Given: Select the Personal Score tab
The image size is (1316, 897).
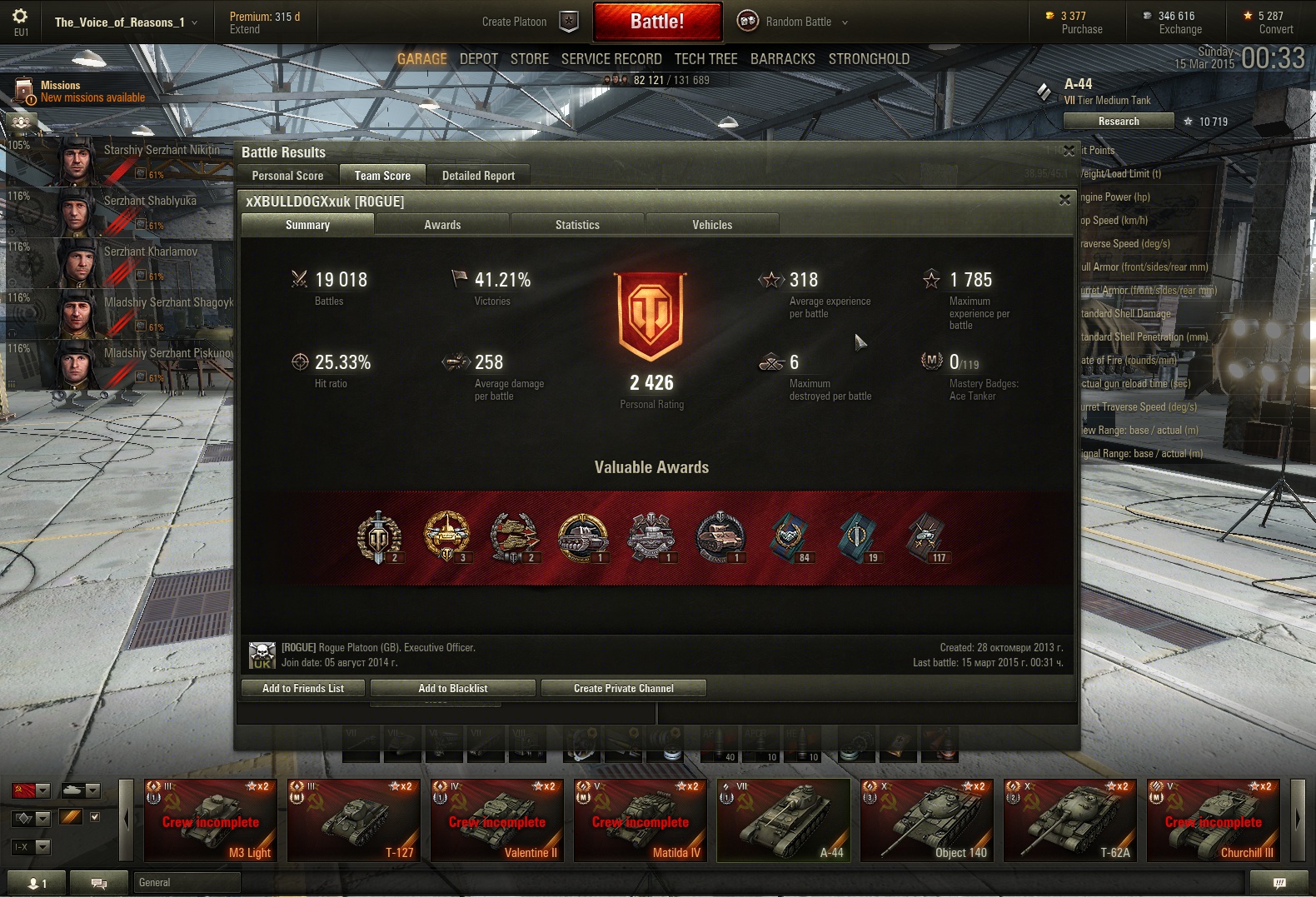Looking at the screenshot, I should (x=287, y=176).
